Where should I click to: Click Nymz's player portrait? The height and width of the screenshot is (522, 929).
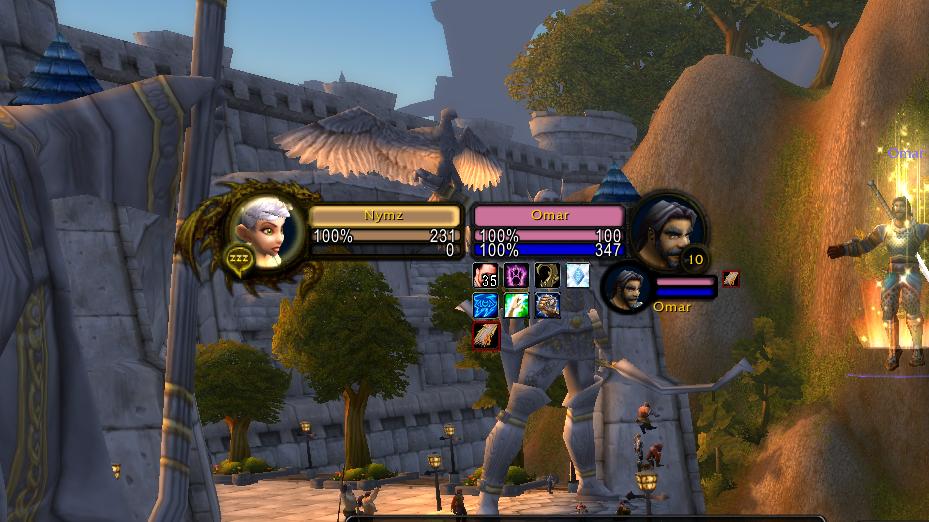click(x=265, y=230)
